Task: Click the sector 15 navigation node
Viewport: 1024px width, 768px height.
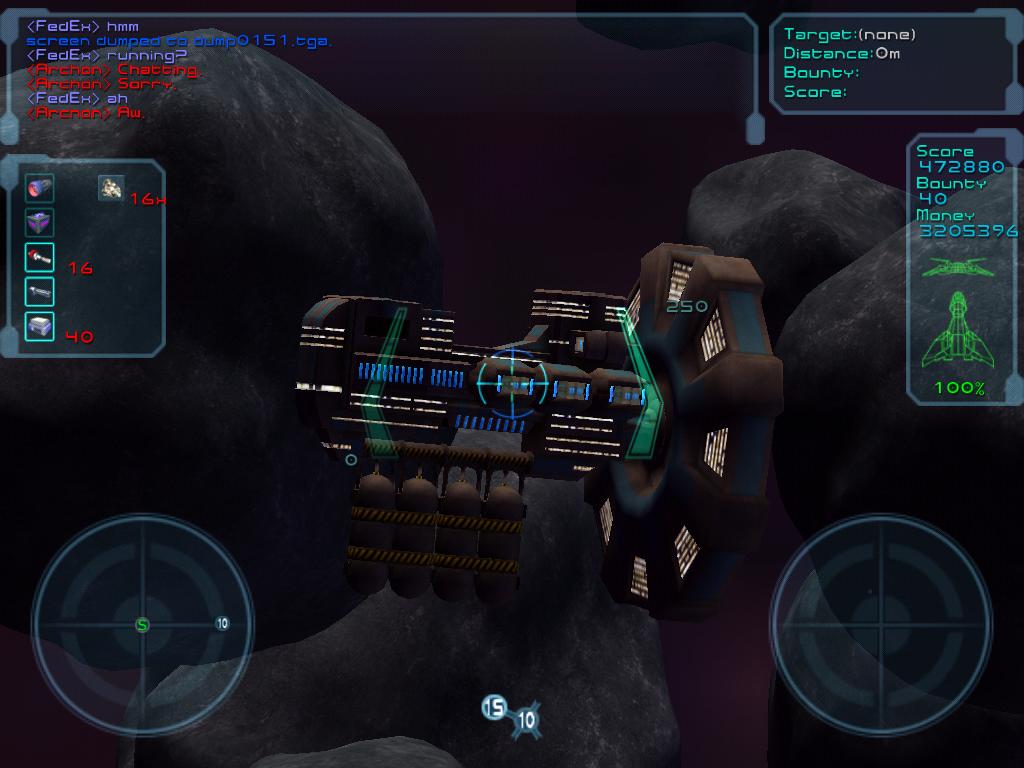Action: [494, 708]
